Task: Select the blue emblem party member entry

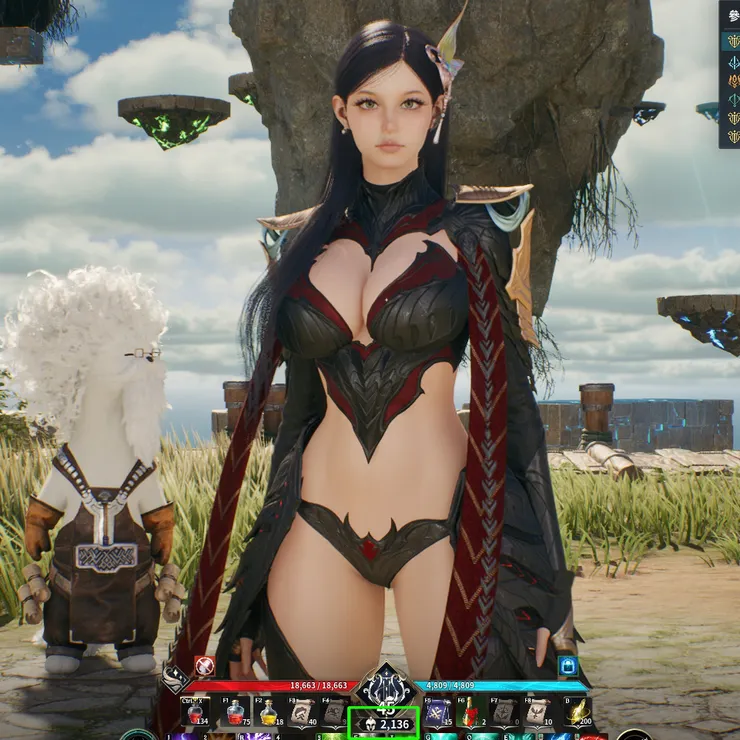Action: pyautogui.click(x=733, y=60)
